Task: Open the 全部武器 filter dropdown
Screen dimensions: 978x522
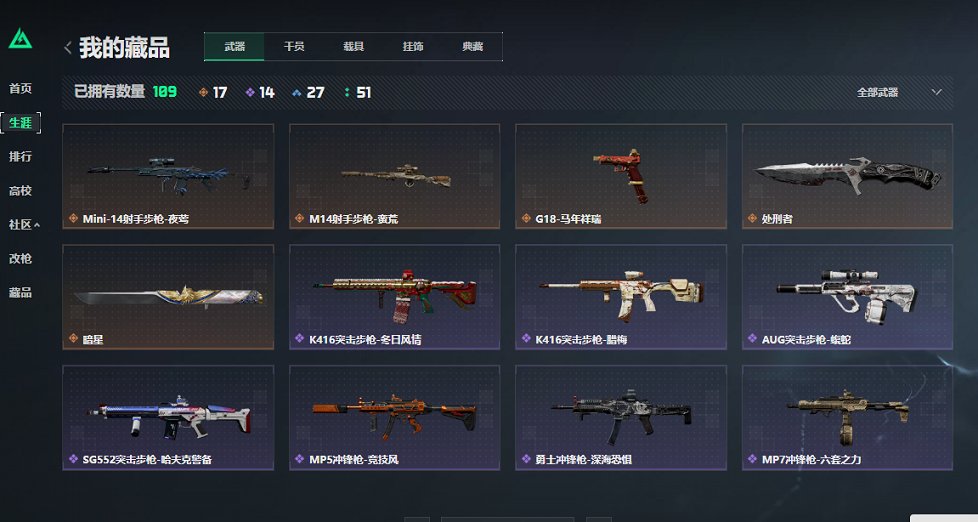Action: pyautogui.click(x=898, y=92)
